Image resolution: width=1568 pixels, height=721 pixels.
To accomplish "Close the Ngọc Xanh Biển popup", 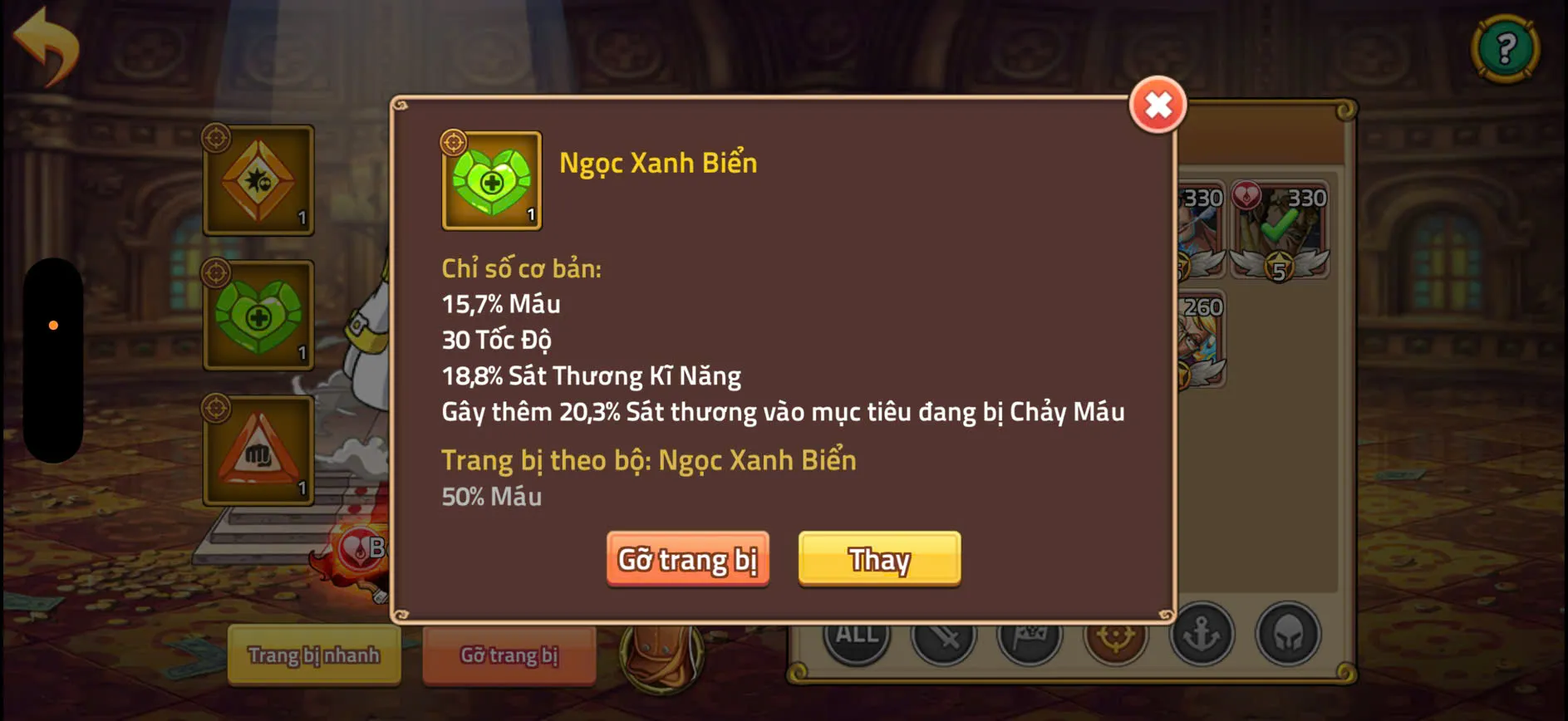I will [x=1157, y=105].
